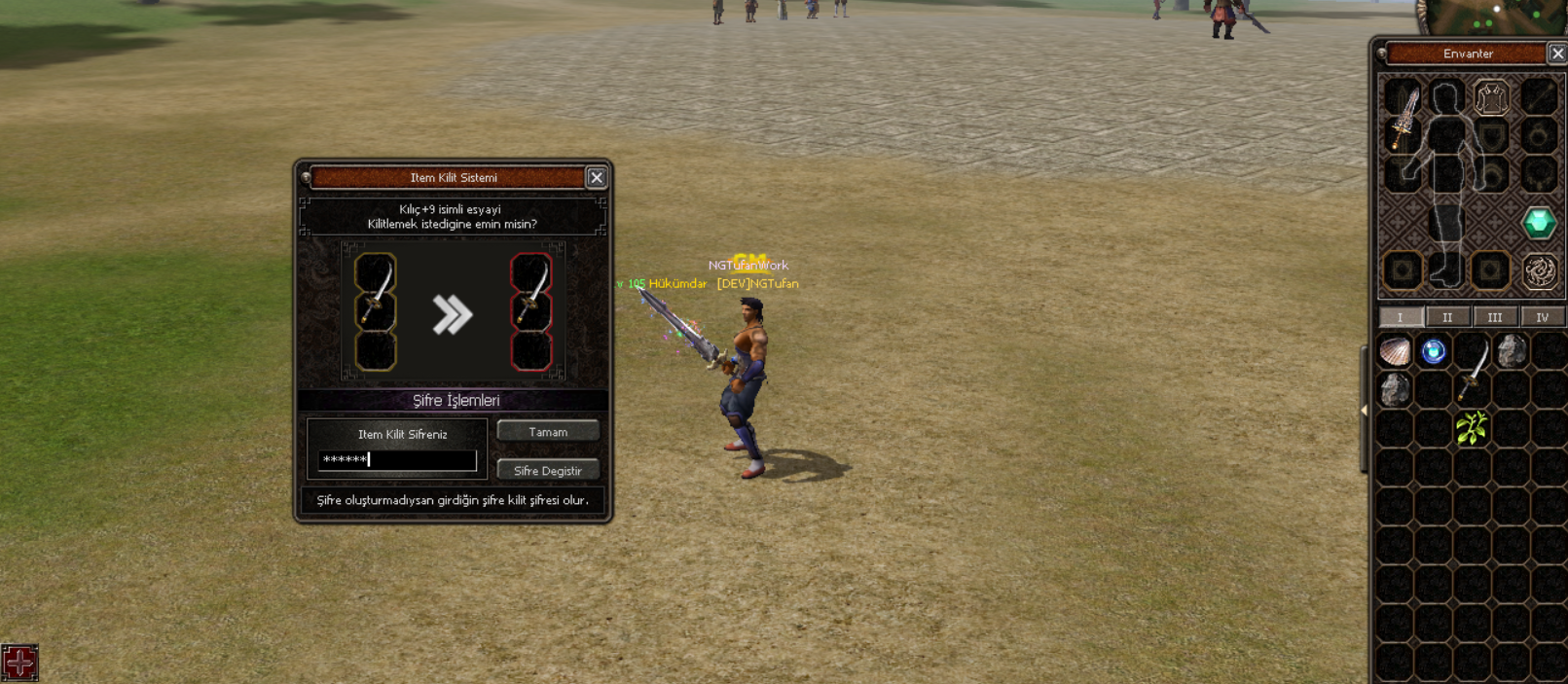Close the Item Kilit Sistemi window

[x=597, y=177]
